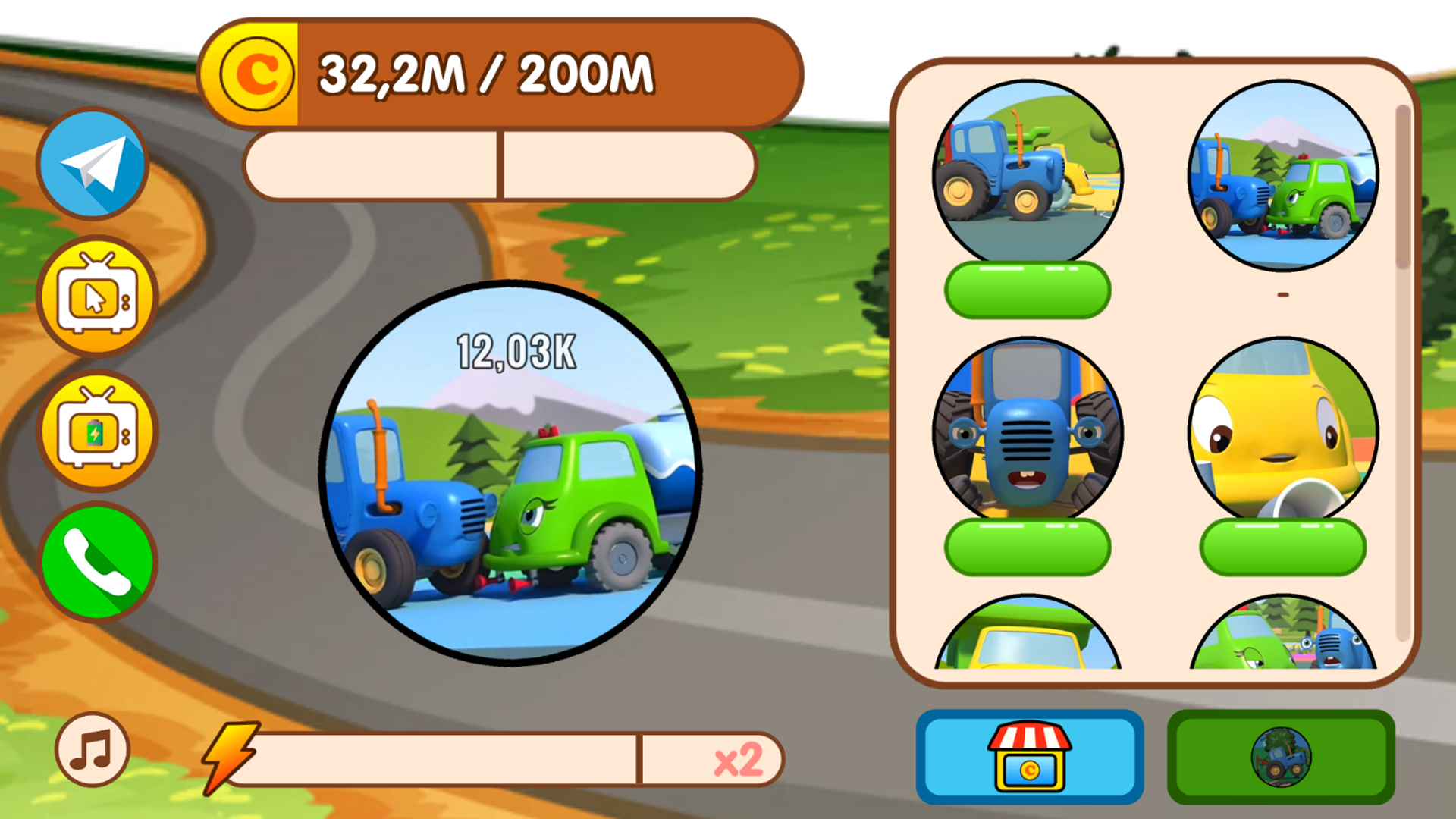The image size is (1456, 819).
Task: Upgrade the blue tractor character
Action: click(1028, 289)
